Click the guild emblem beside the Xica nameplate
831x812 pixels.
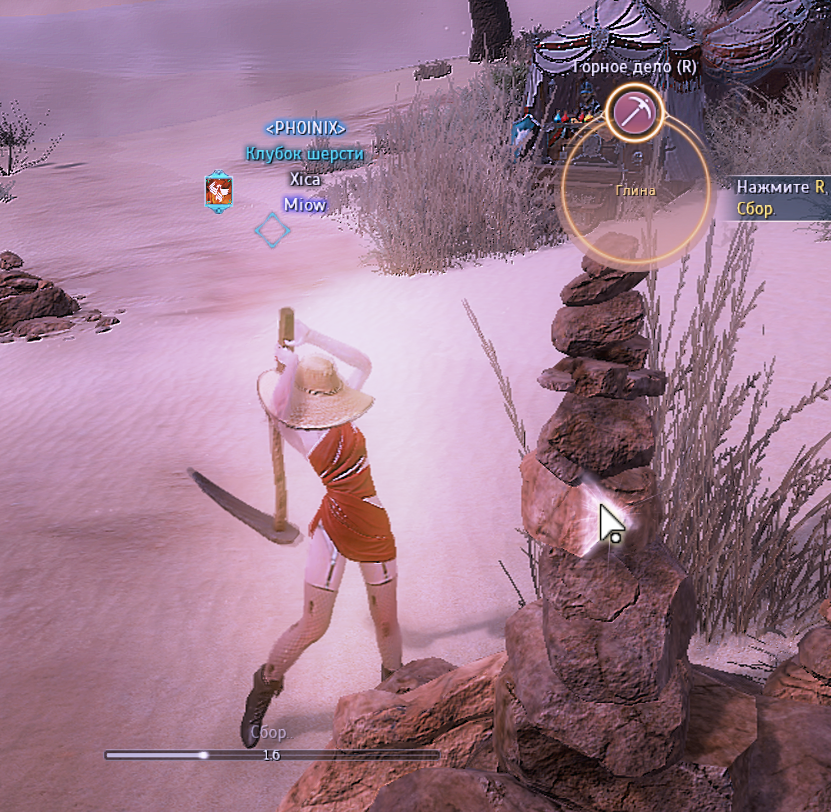point(220,190)
